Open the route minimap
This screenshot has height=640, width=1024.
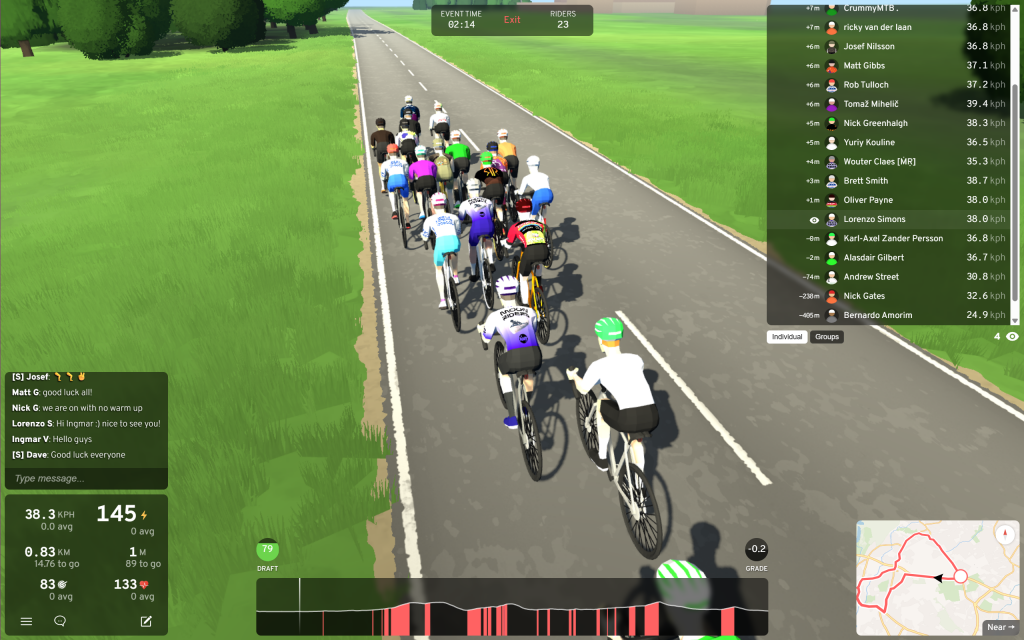[920, 570]
